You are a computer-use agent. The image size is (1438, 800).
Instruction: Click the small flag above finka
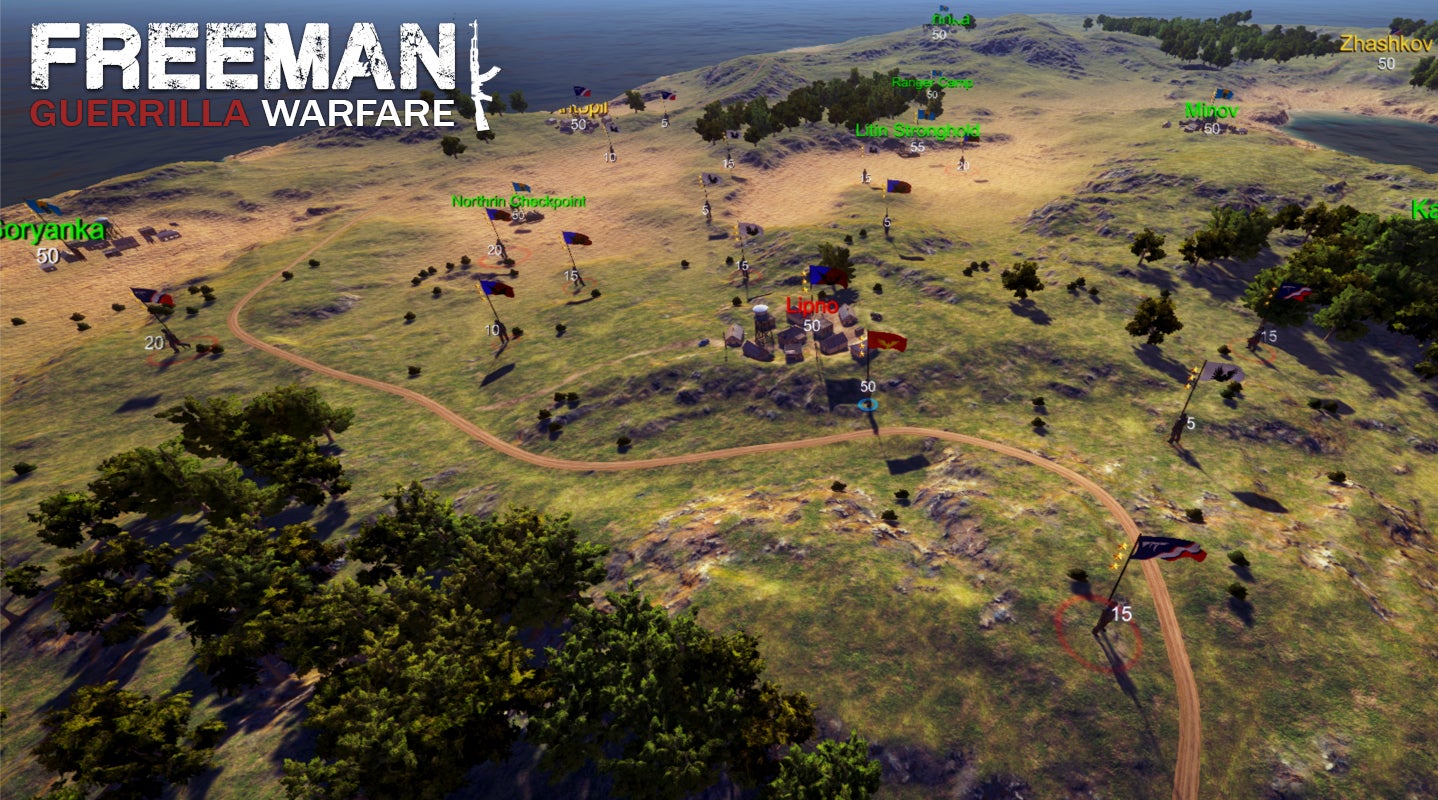click(x=945, y=8)
